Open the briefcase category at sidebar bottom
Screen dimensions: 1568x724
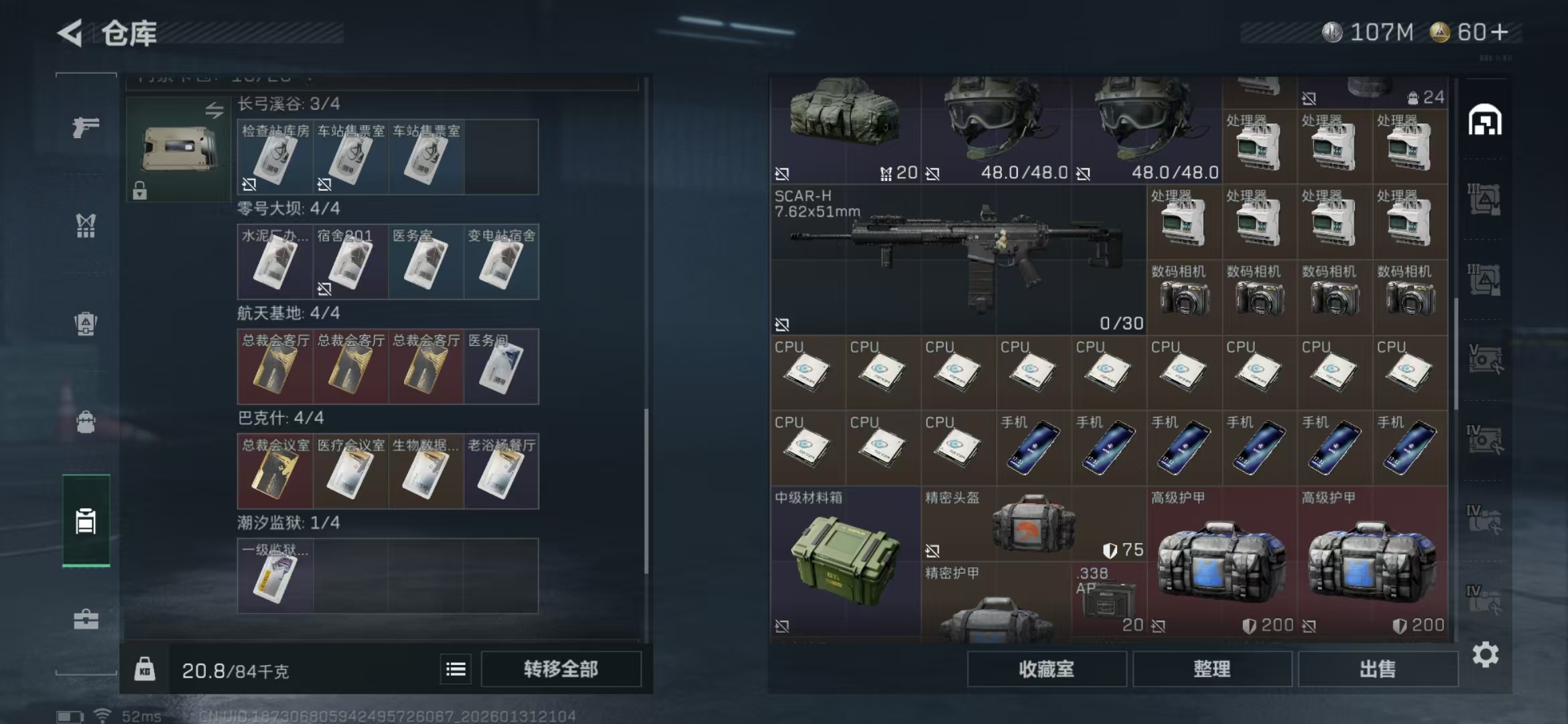[85, 620]
